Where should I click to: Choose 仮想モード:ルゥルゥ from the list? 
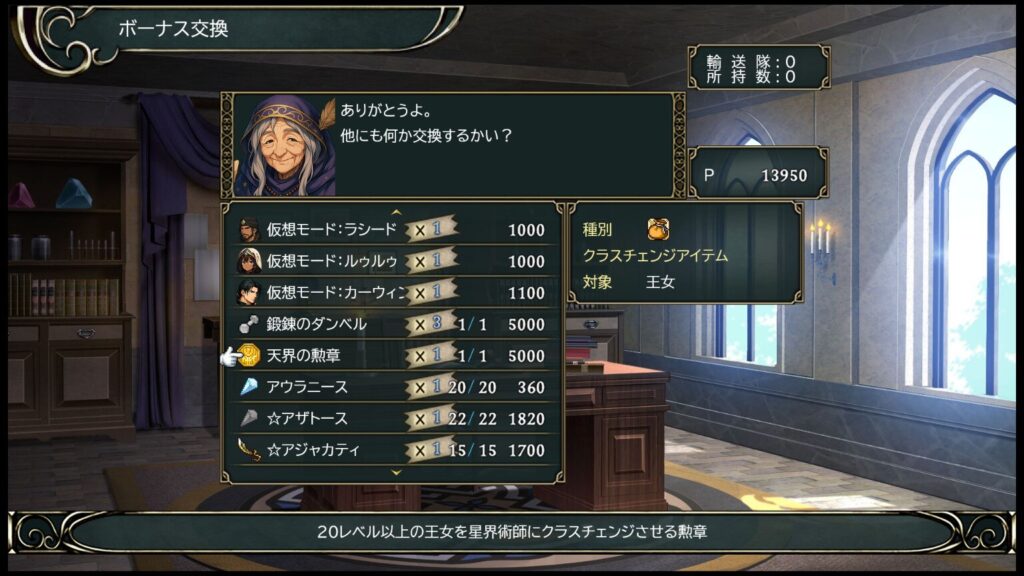[392, 261]
